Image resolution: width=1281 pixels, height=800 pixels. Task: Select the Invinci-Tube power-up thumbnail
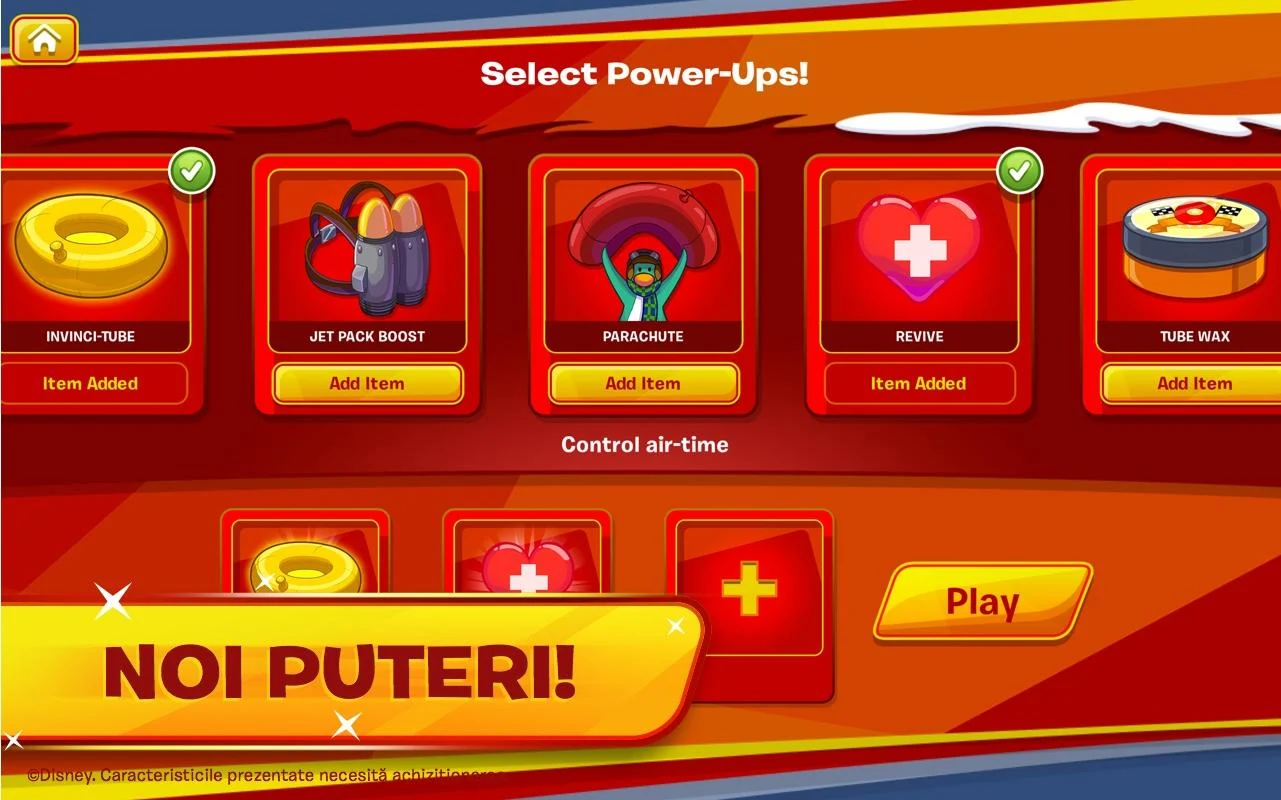(88, 248)
